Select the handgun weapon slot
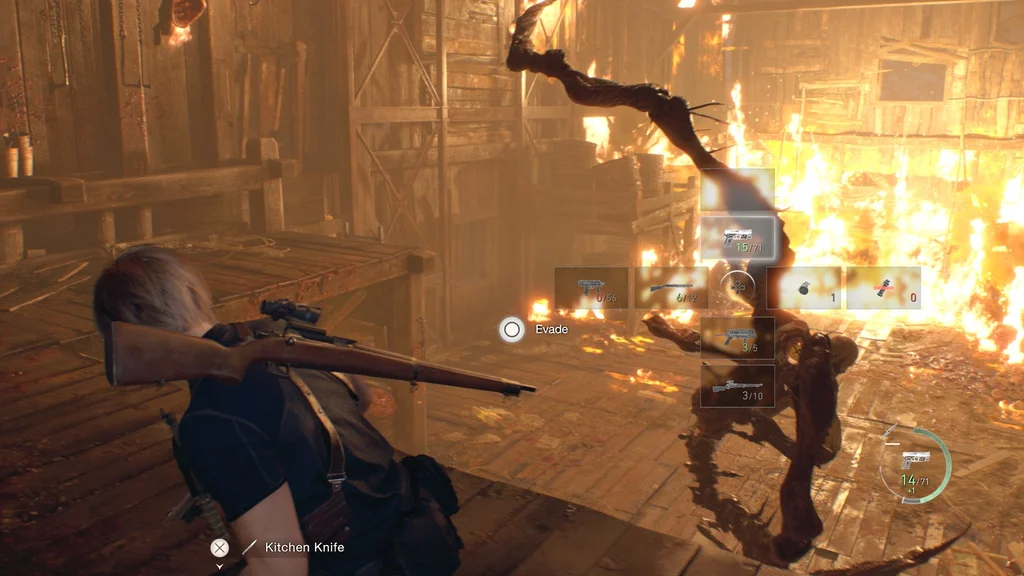The image size is (1024, 576). pos(737,238)
